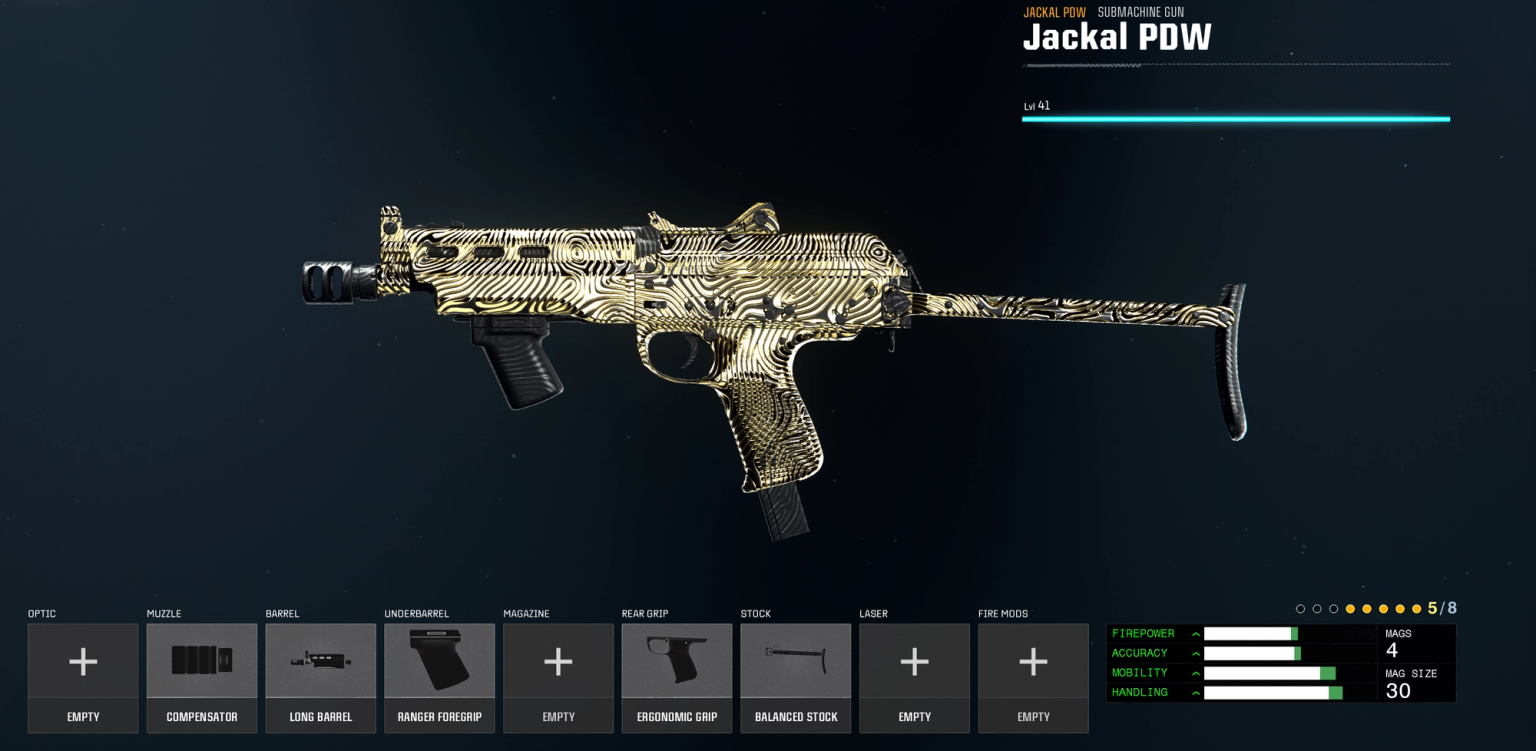Select the Ranger Foregrip underbarrel attachment
The width and height of the screenshot is (1536, 751).
click(439, 670)
